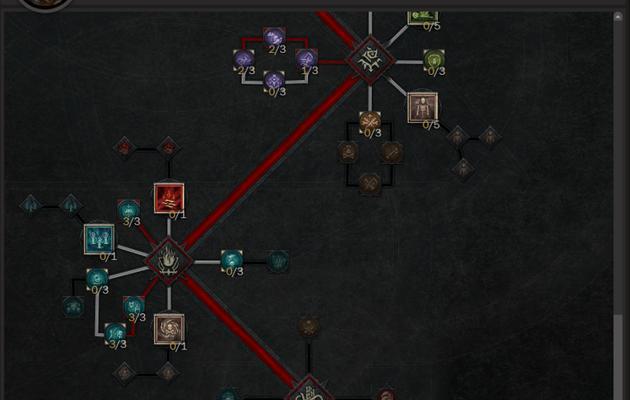Choose the tan skeleton skill with 0/5
Screen dimensions: 630x400
pos(422,107)
